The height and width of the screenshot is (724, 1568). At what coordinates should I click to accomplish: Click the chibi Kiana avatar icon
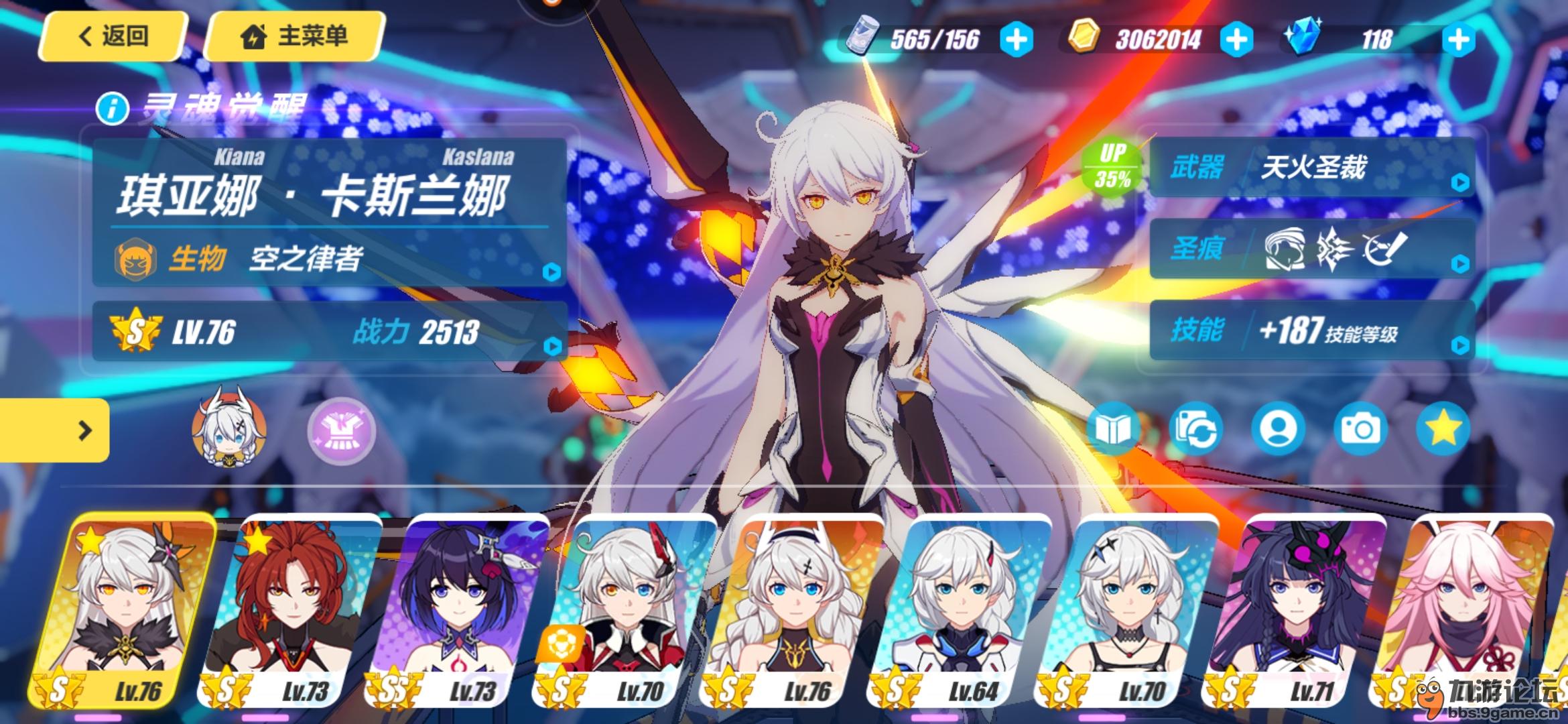pos(228,426)
